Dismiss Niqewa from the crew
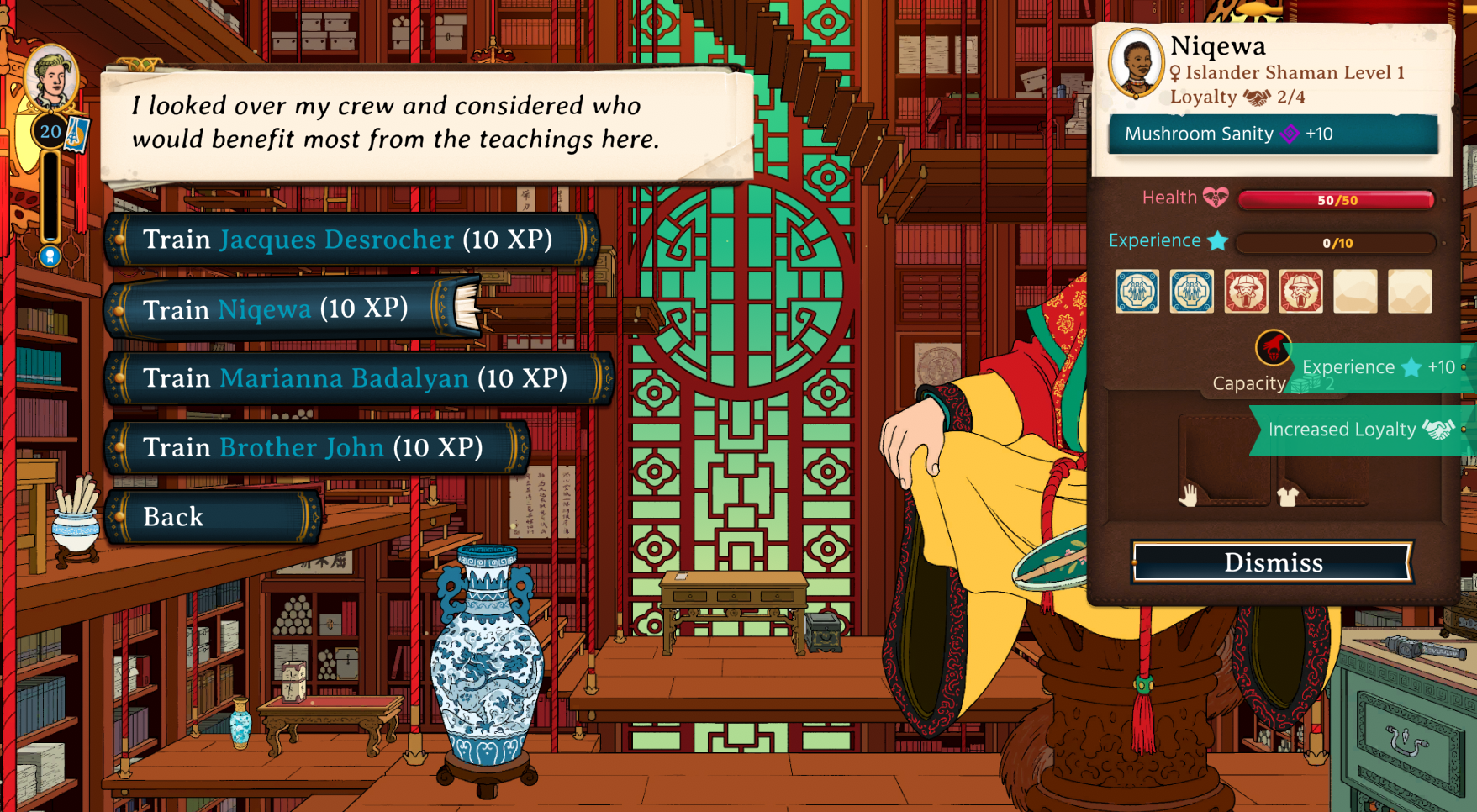Image resolution: width=1477 pixels, height=812 pixels. tap(1273, 562)
